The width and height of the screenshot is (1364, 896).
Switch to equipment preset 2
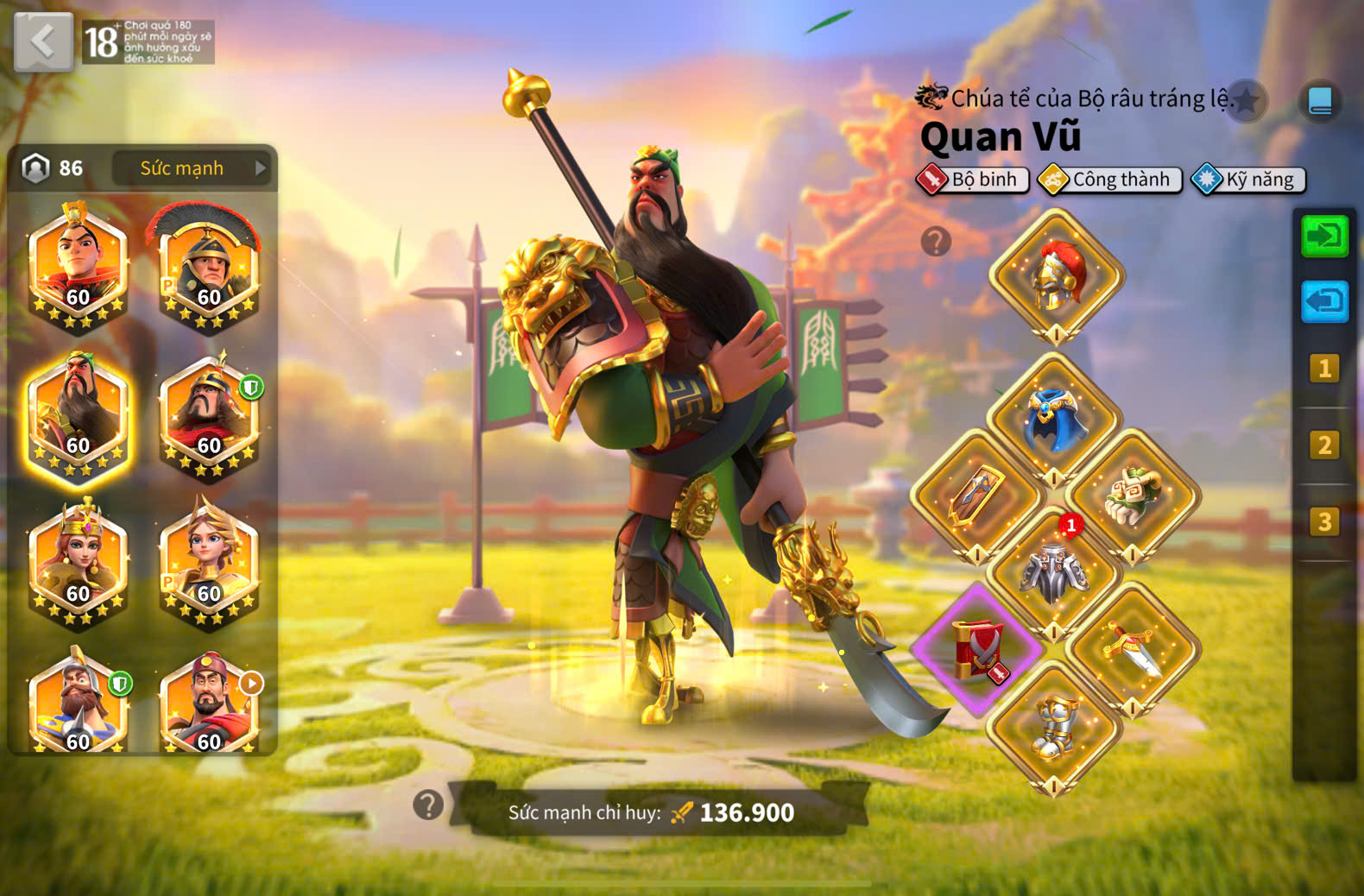point(1323,445)
